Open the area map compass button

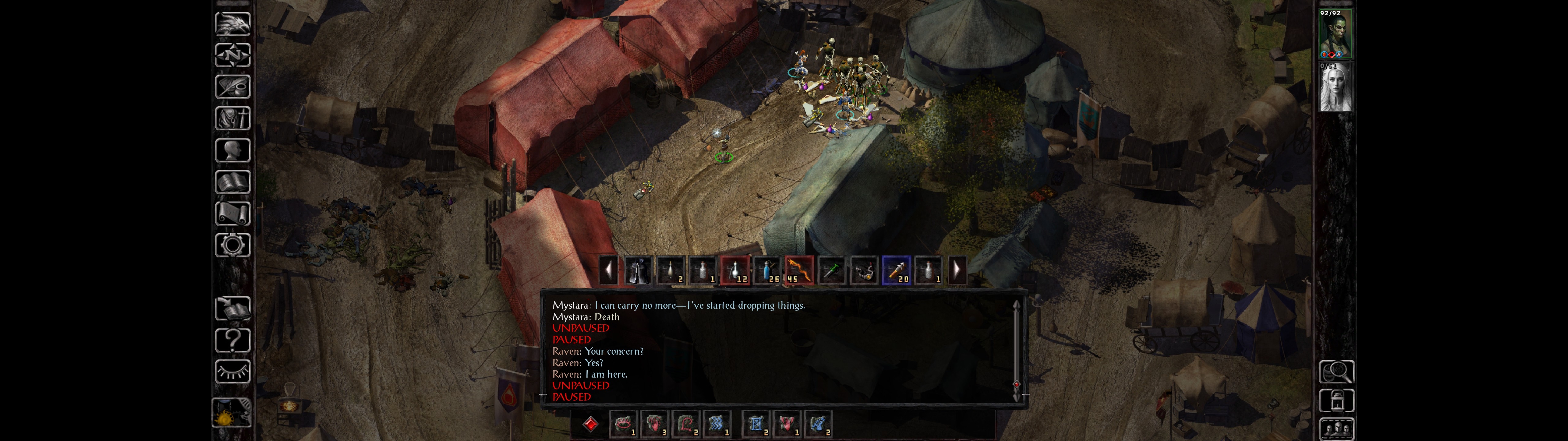[232, 55]
